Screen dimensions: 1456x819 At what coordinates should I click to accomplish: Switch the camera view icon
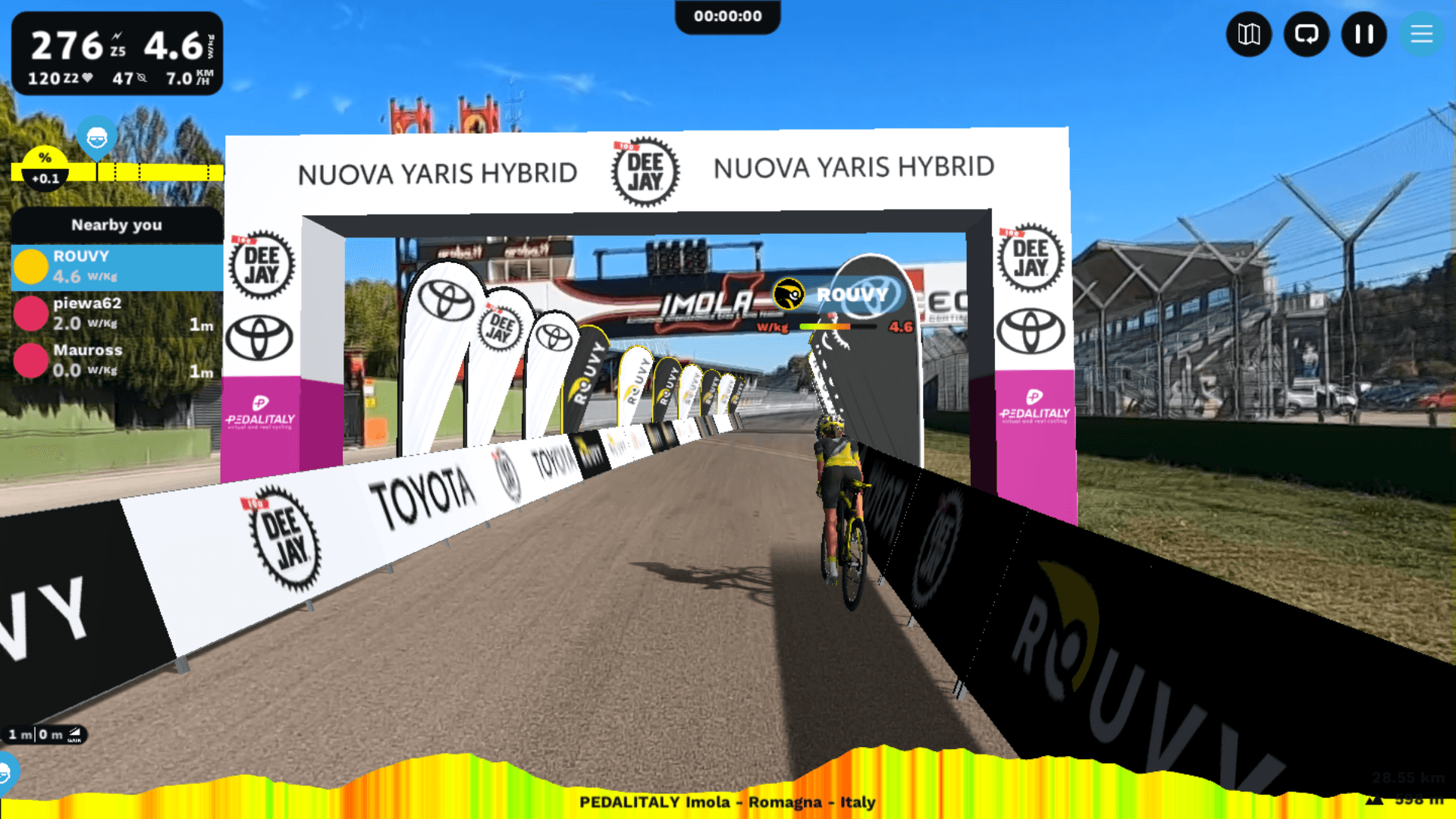[x=1306, y=34]
